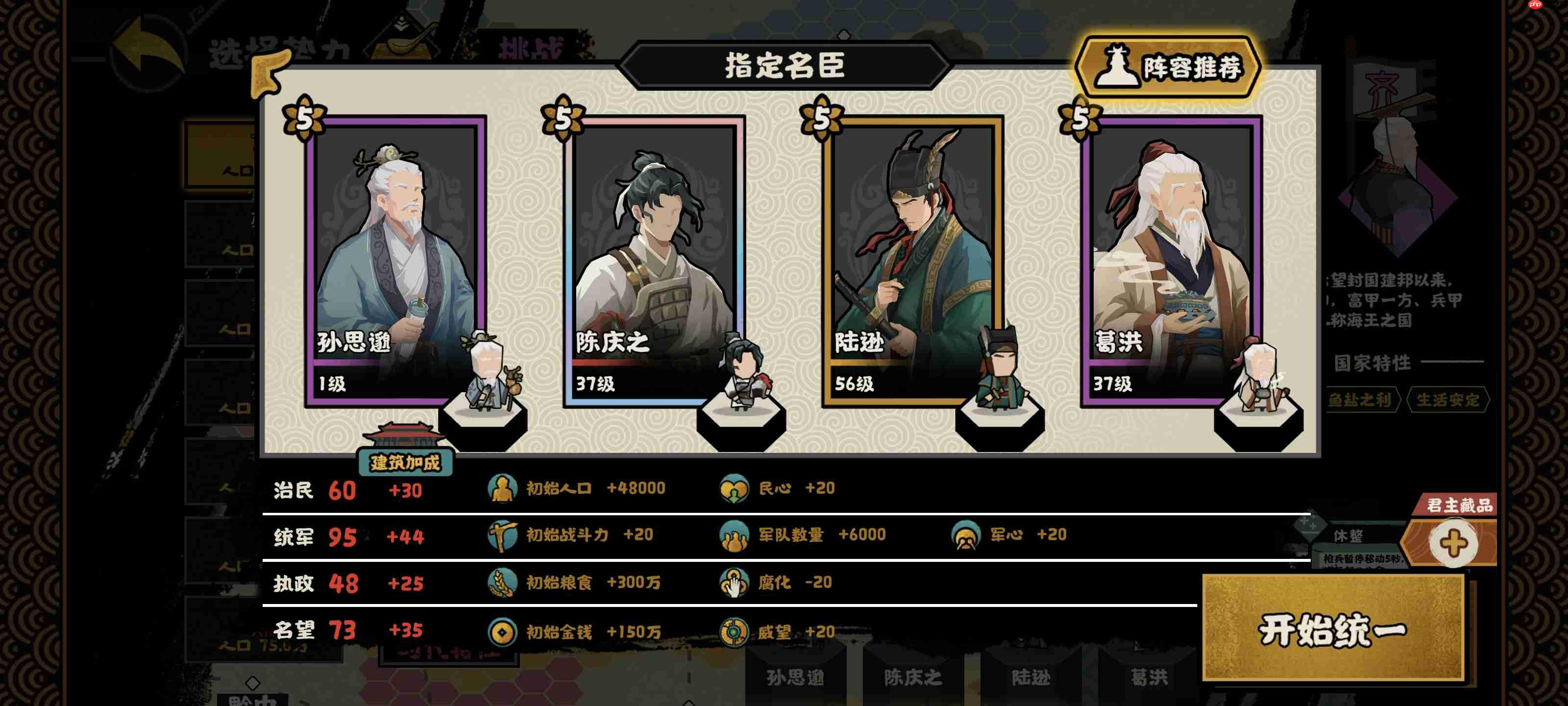Click the population icon beside 初始人口
The width and height of the screenshot is (1568, 706).
[x=503, y=488]
